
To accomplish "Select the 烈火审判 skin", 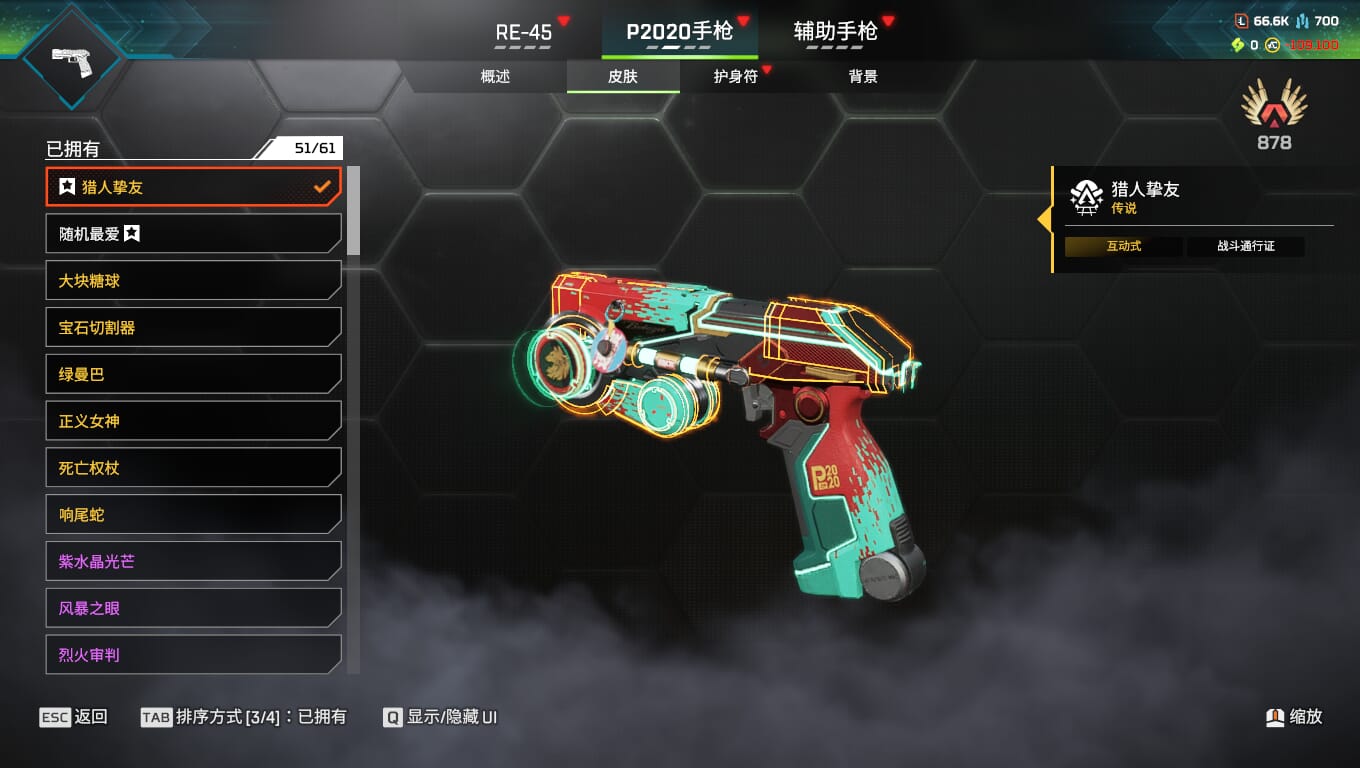I will click(194, 655).
